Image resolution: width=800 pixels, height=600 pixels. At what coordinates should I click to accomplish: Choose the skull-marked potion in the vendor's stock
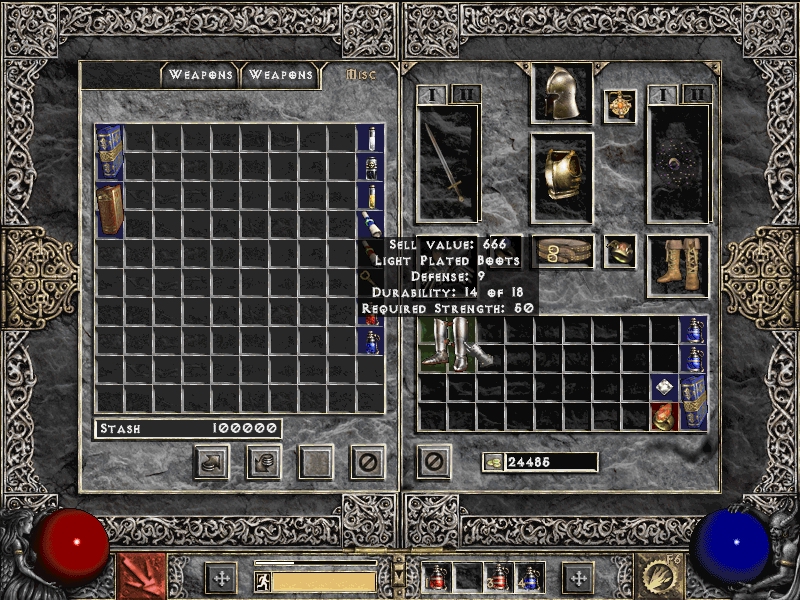[369, 167]
